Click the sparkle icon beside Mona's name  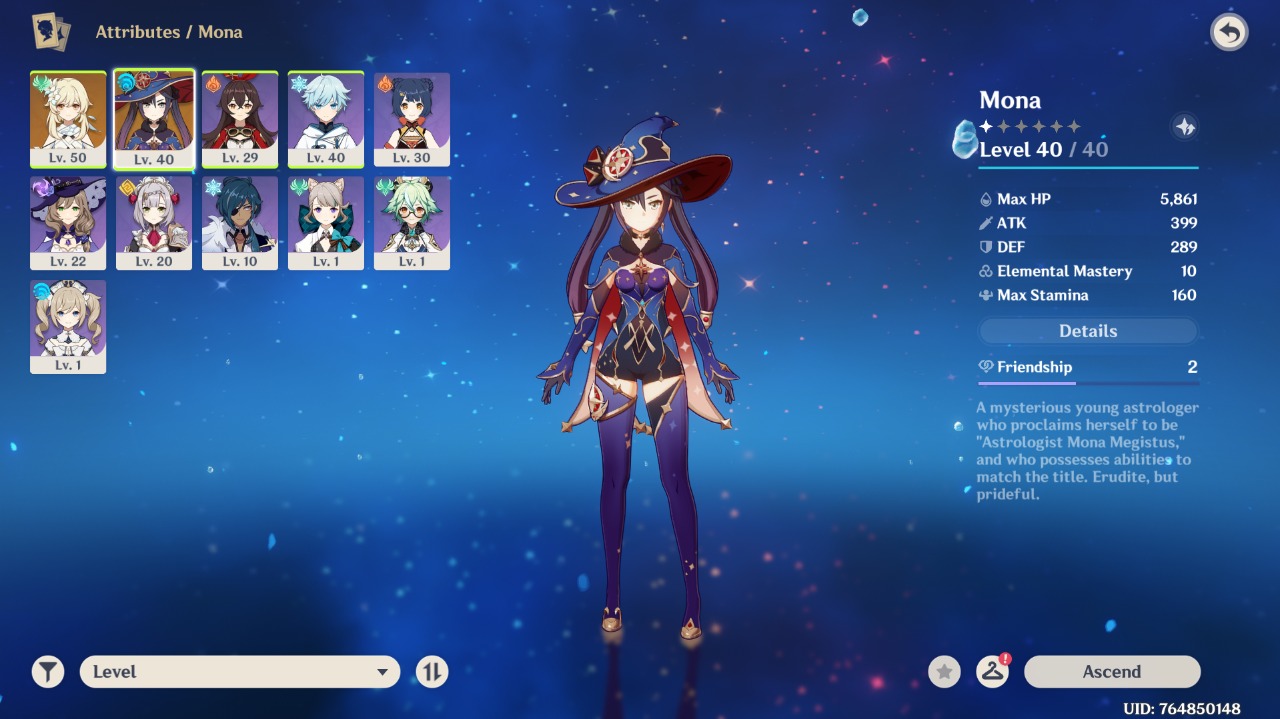pyautogui.click(x=1185, y=127)
